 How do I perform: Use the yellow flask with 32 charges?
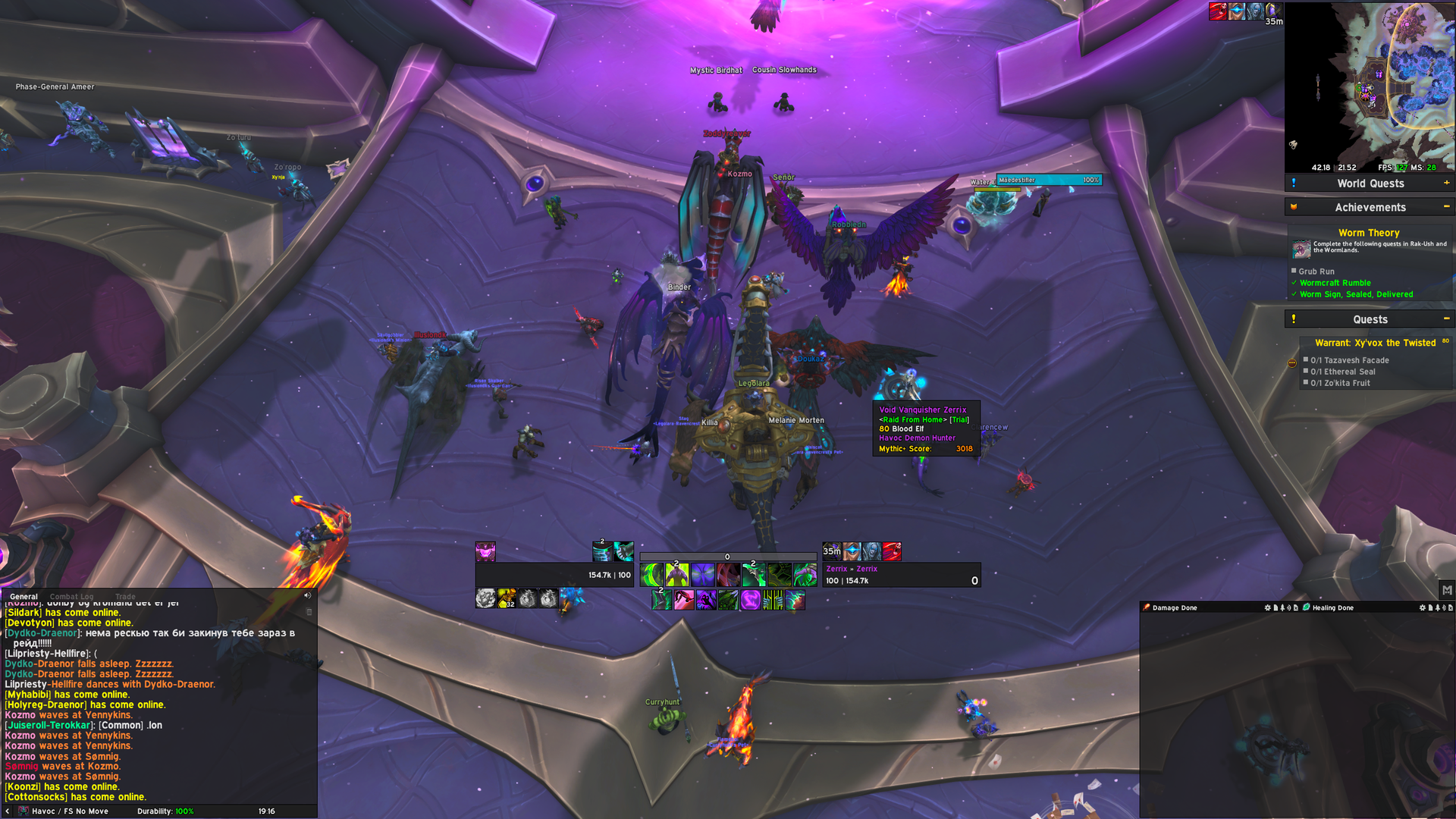tap(507, 599)
